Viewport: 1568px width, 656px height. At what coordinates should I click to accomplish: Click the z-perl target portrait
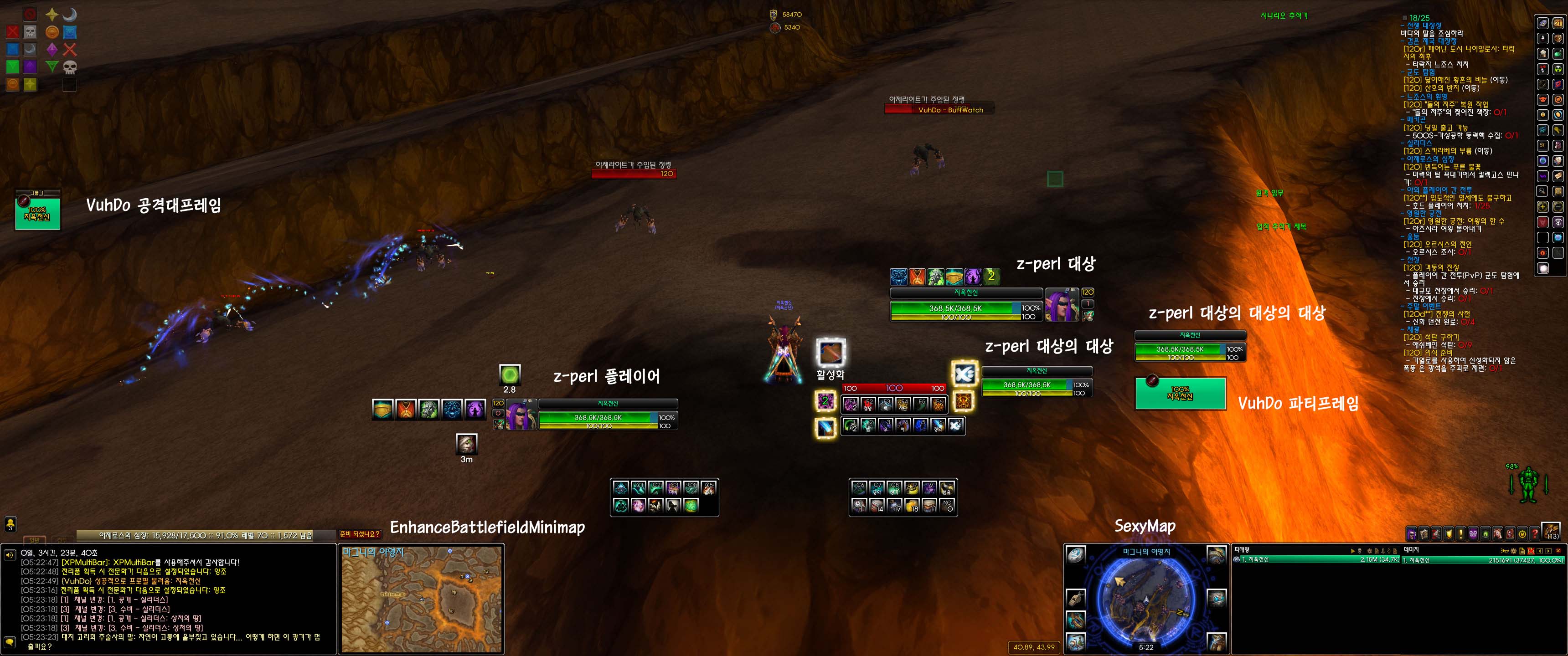tap(1062, 304)
